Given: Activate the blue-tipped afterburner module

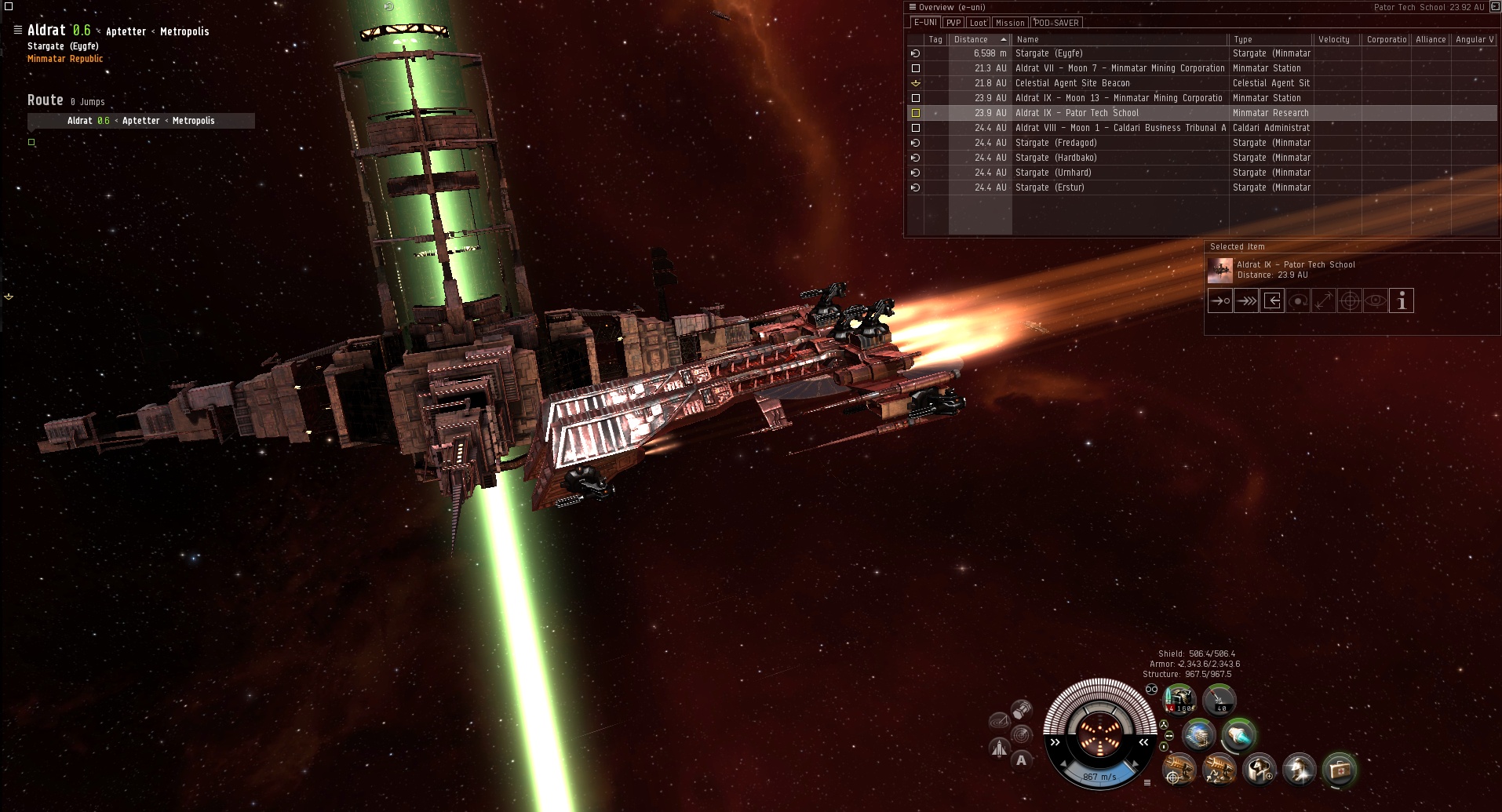Looking at the screenshot, I should 1239,736.
